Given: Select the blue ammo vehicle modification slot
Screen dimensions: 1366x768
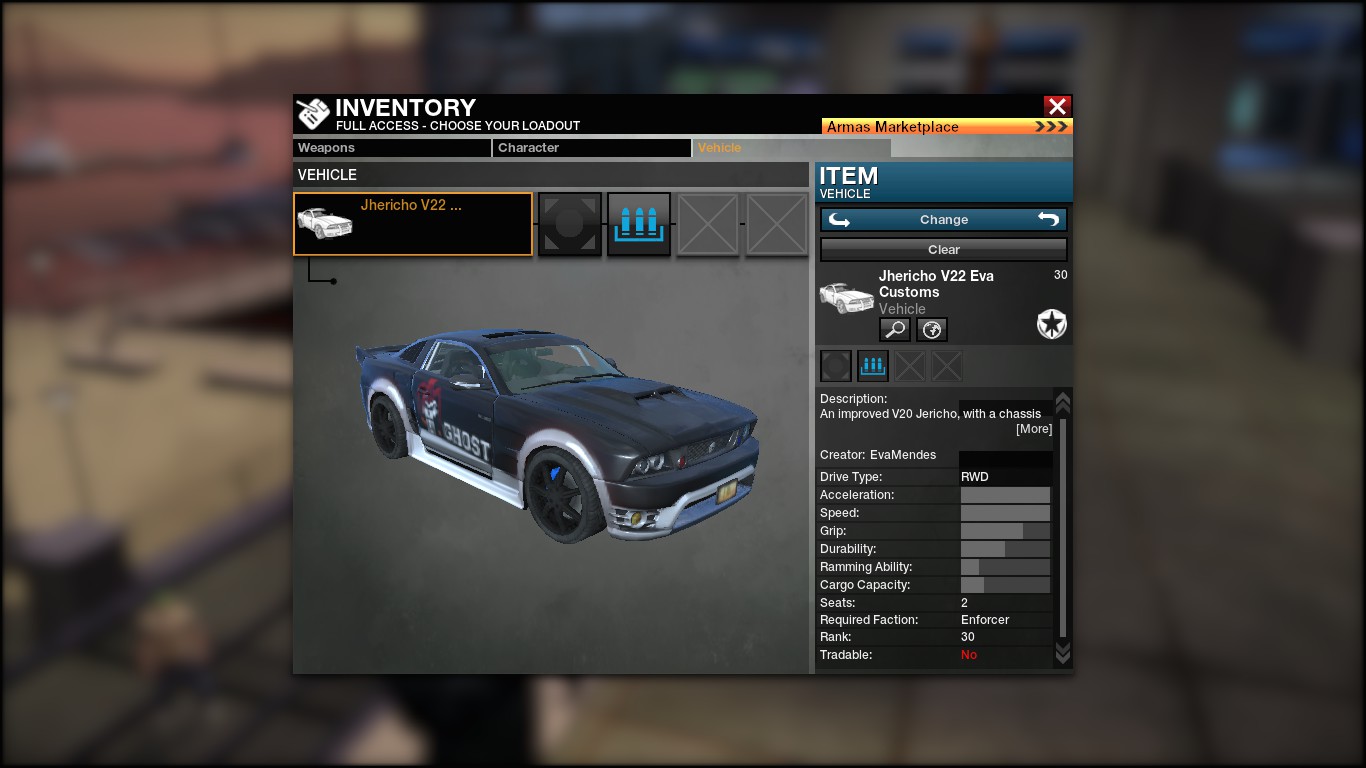Looking at the screenshot, I should coord(639,224).
